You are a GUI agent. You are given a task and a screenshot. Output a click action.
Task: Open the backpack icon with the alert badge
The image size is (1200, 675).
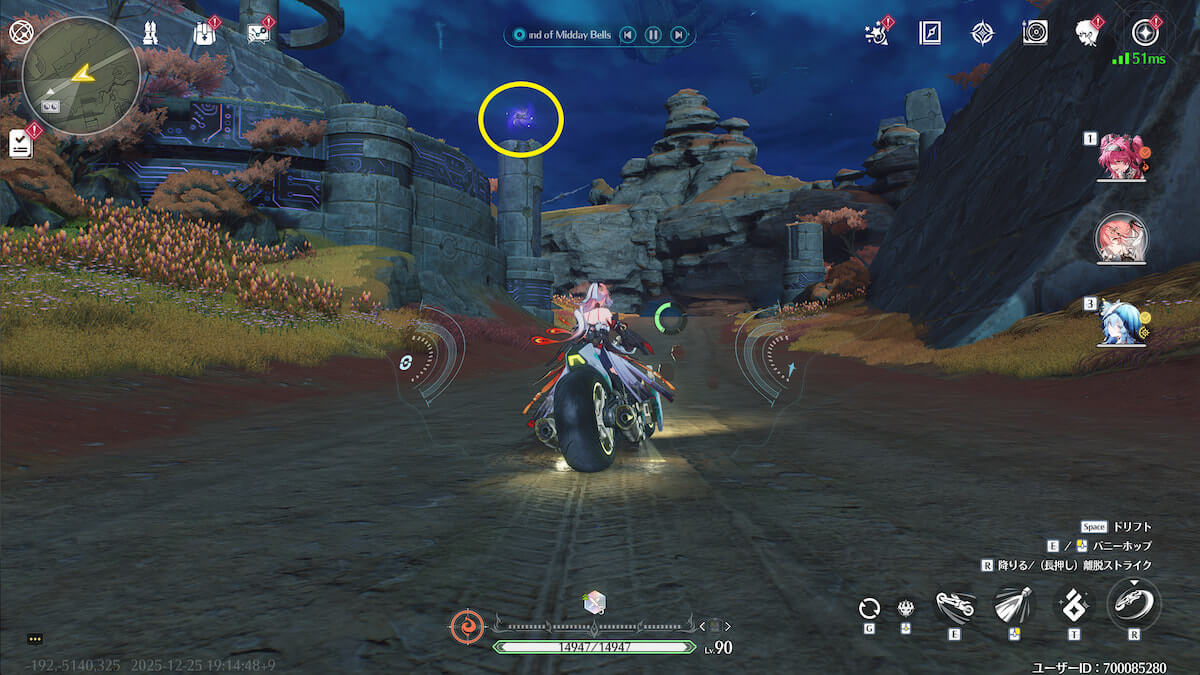click(x=203, y=33)
